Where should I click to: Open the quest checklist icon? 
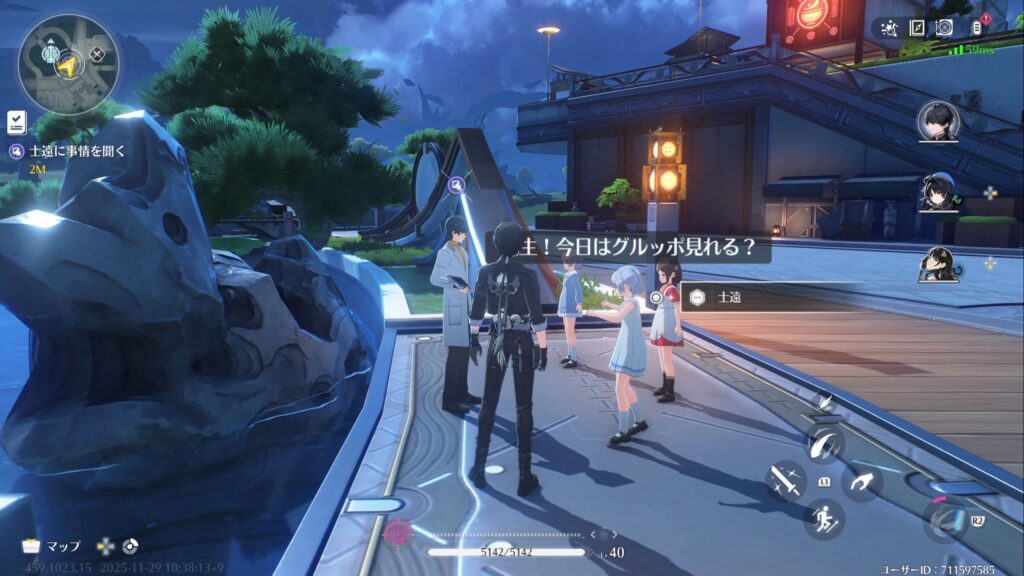(16, 122)
